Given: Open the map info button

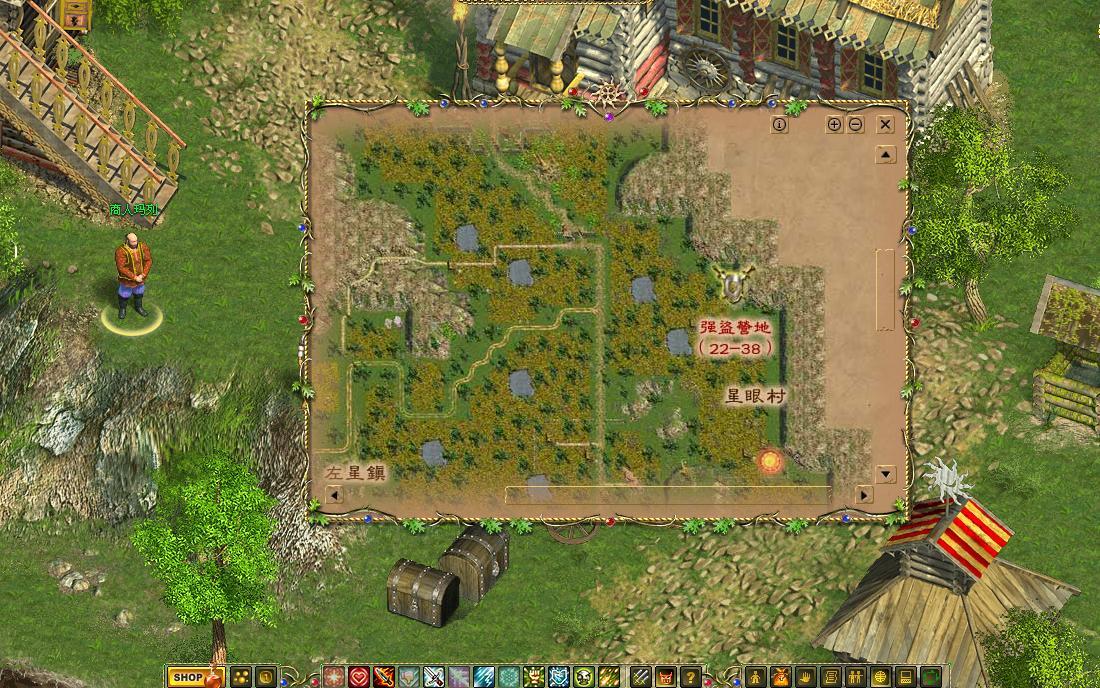Looking at the screenshot, I should coord(780,125).
